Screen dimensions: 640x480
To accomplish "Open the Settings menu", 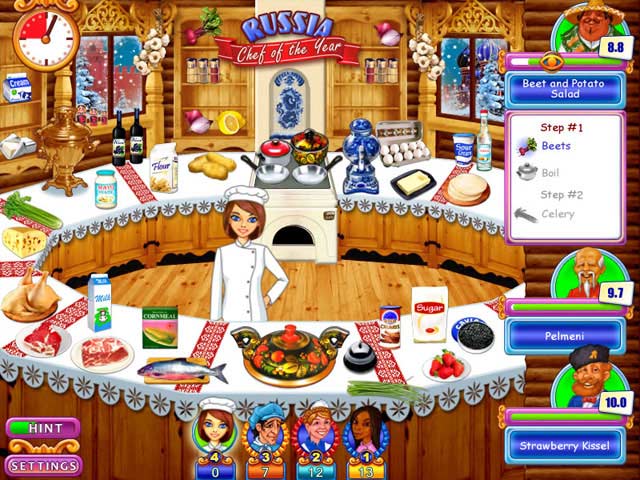I will 43,465.
